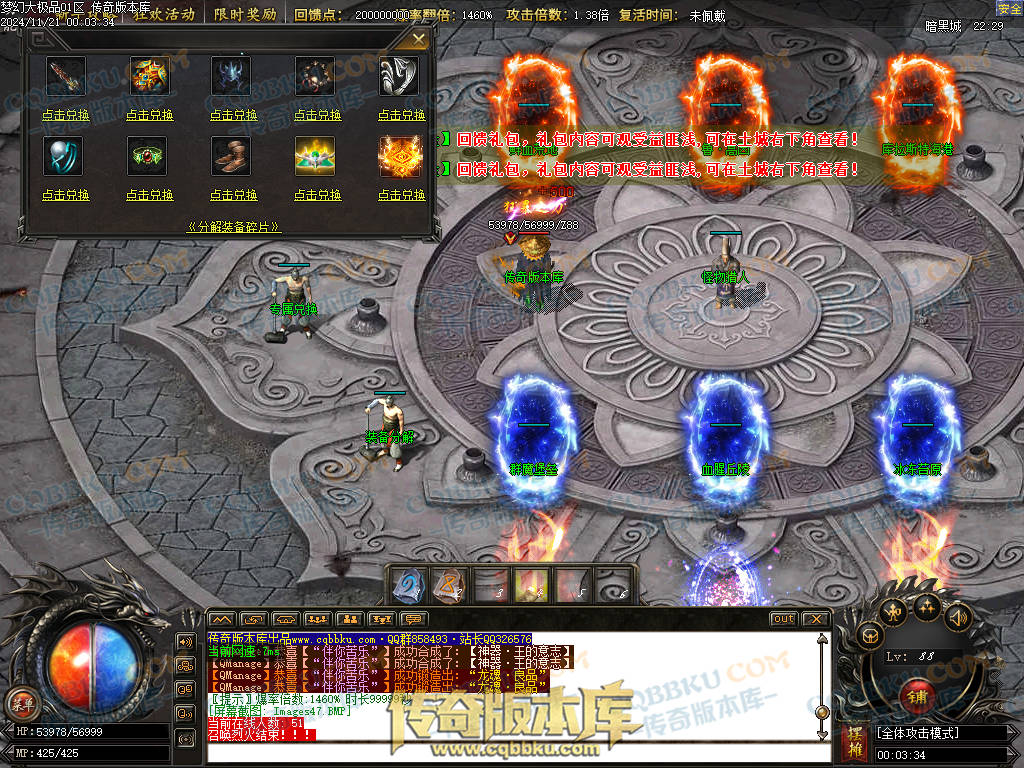Select the brown boots item icon
This screenshot has width=1024, height=768.
[x=231, y=155]
